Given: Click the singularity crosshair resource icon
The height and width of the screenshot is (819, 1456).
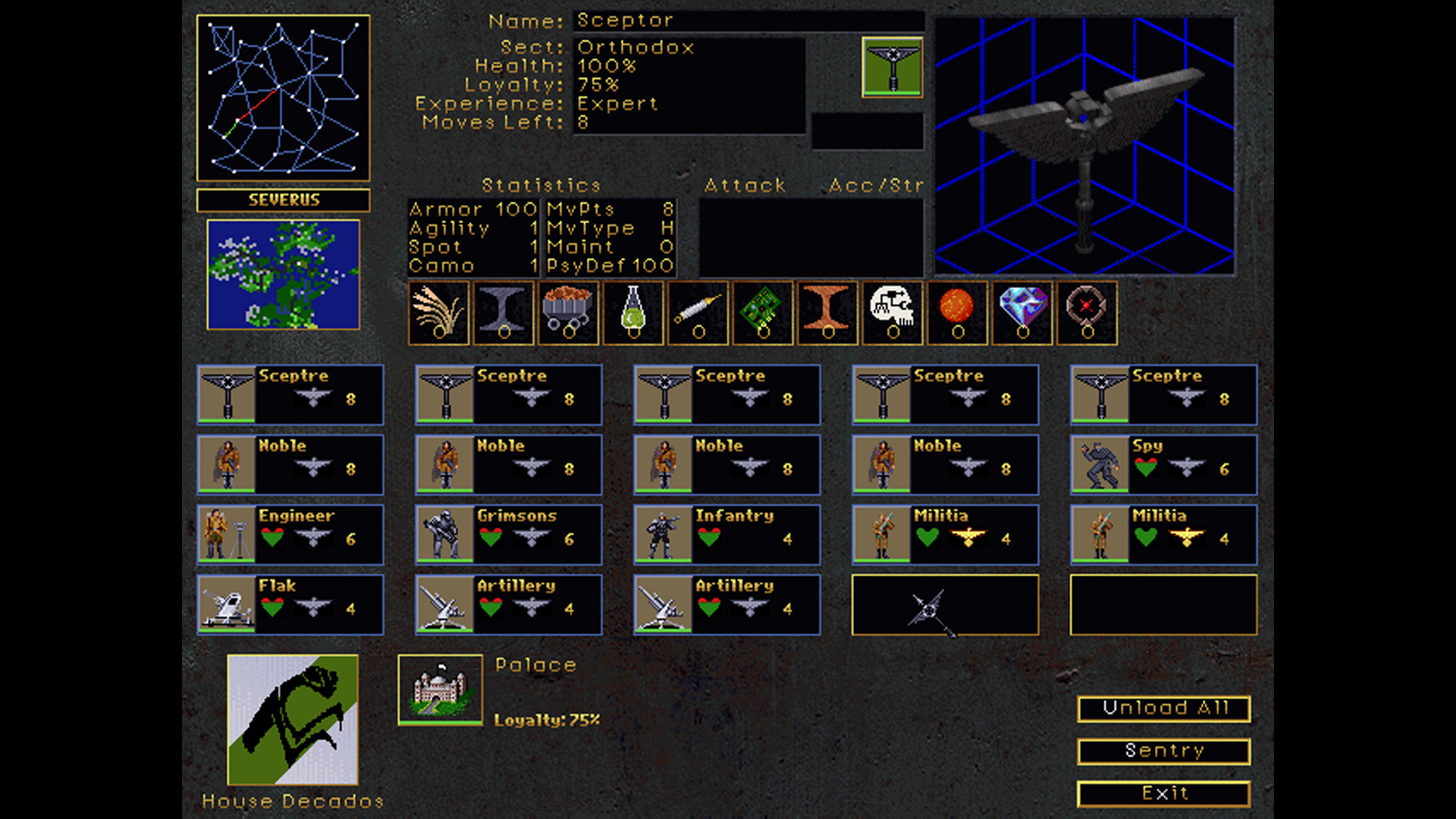Looking at the screenshot, I should (1086, 312).
